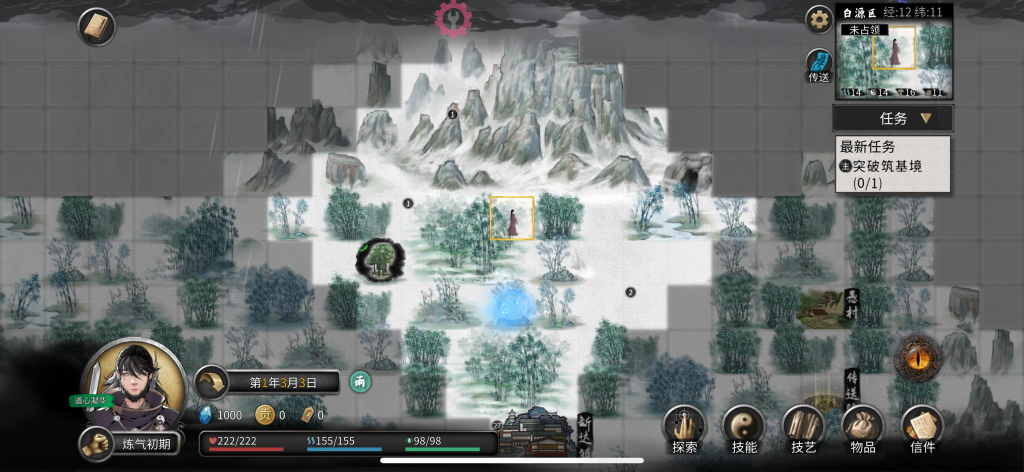Tap the gold 贡 contribution icon
This screenshot has height=472, width=1024.
click(x=265, y=415)
